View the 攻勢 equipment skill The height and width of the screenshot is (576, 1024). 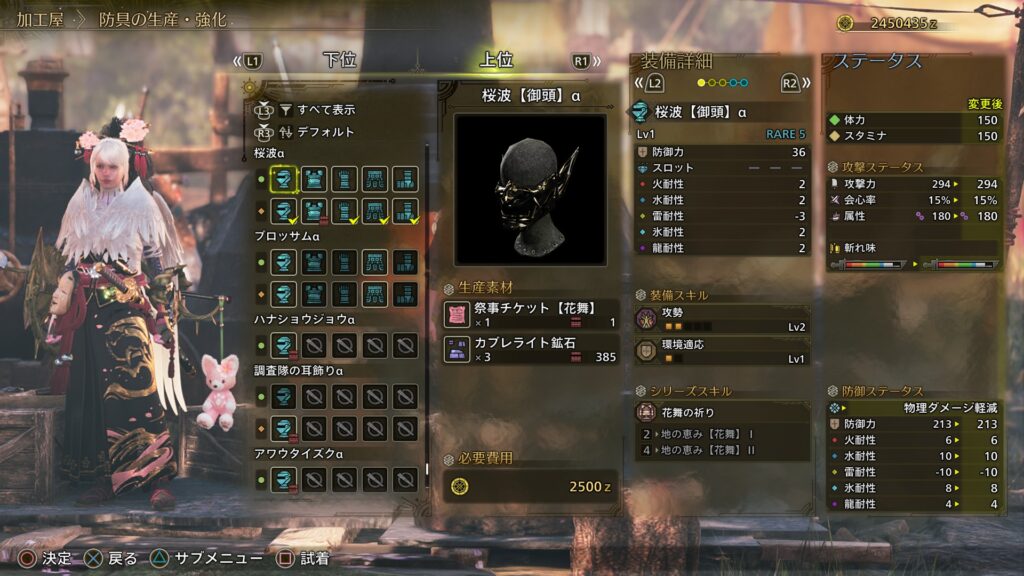tap(721, 319)
